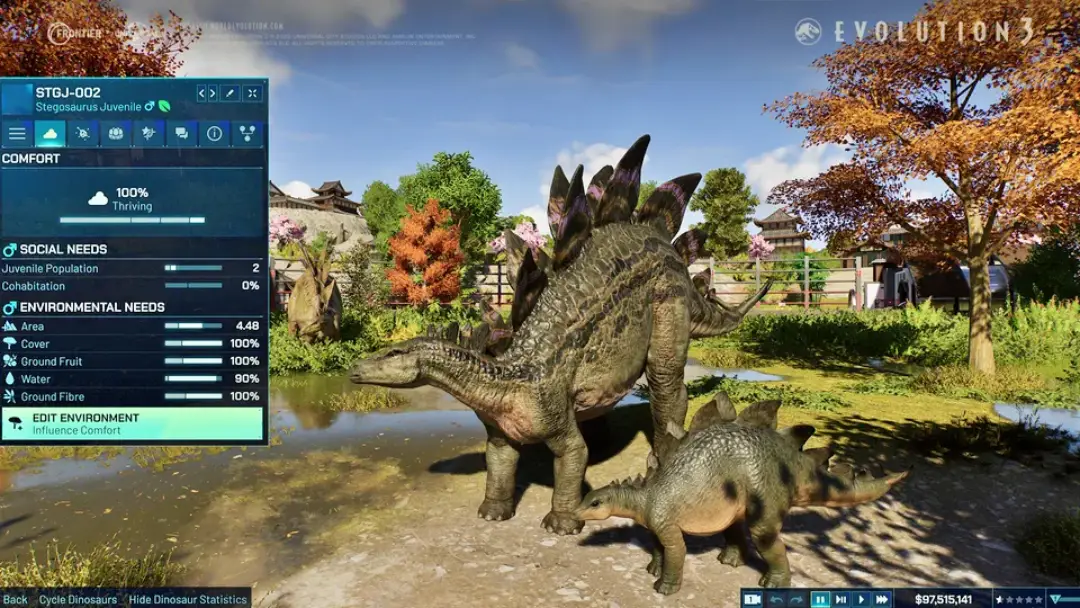Redo the last action
This screenshot has height=608, width=1080.
797,599
